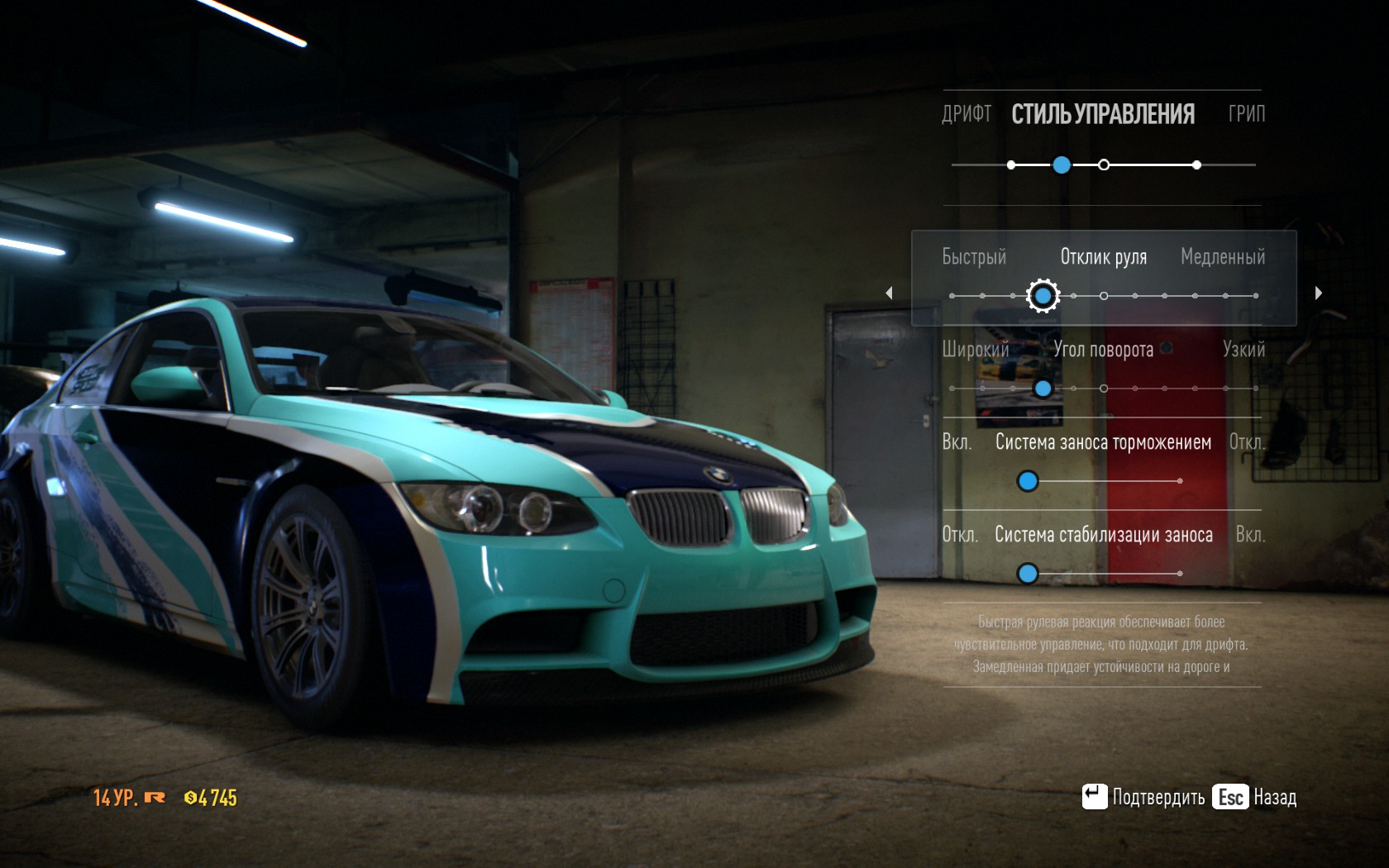Choose the Узкий steering range end
Image resolution: width=1389 pixels, height=868 pixels.
(x=1243, y=350)
